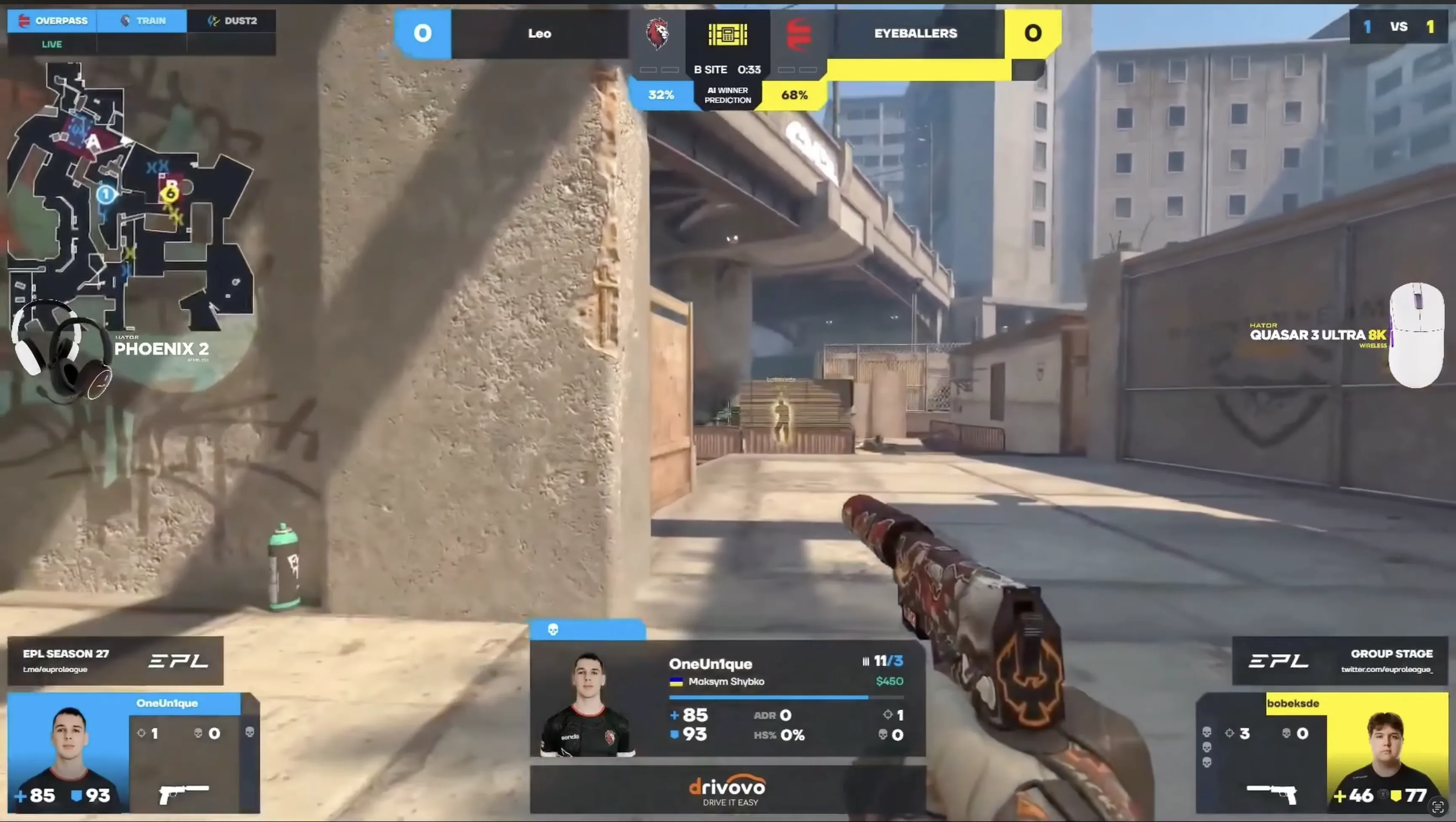The image size is (1456, 822).
Task: Open the Eyeballers team logo
Action: click(x=798, y=34)
